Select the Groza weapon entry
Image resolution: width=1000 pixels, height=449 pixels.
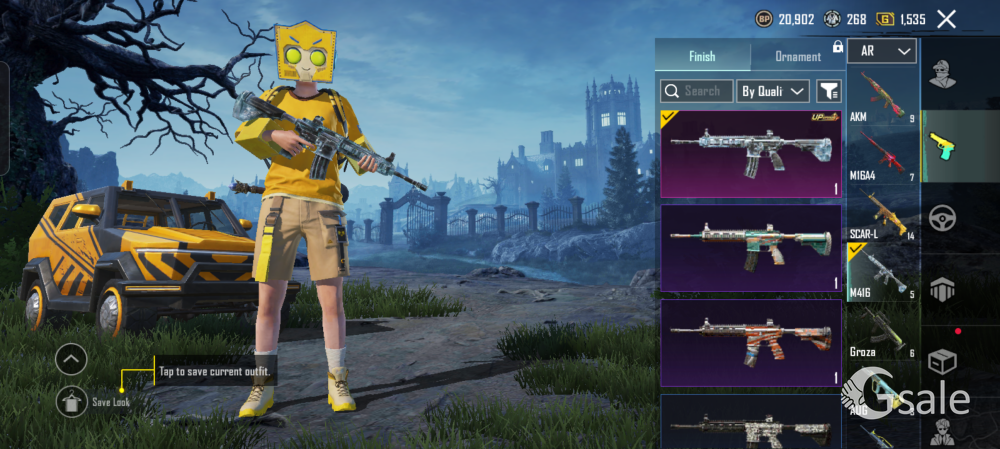point(882,332)
